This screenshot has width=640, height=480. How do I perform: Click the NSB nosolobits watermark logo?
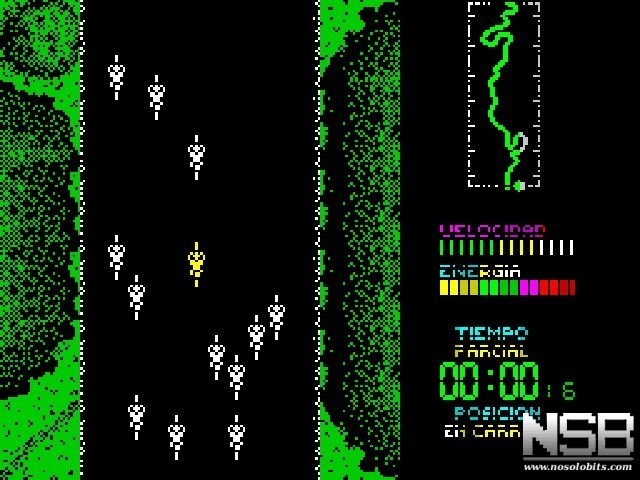tap(578, 441)
